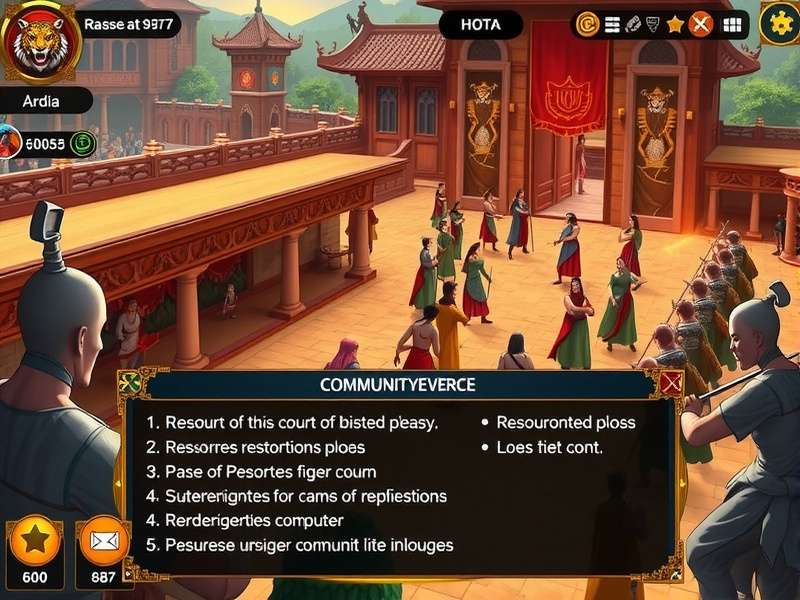Activate the orange crossed-swords toolbar icon

tap(701, 24)
